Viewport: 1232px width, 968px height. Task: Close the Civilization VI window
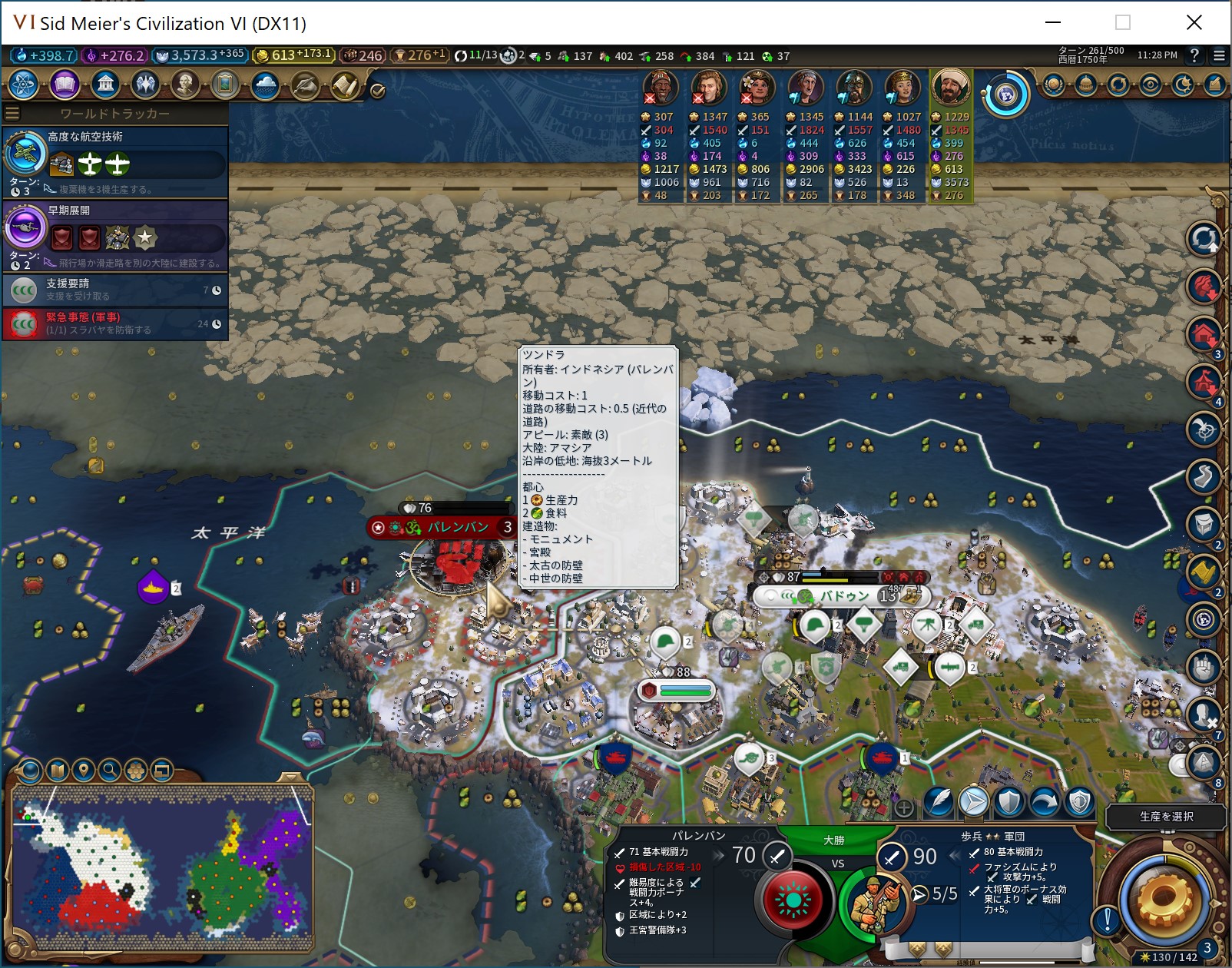coord(1194,22)
